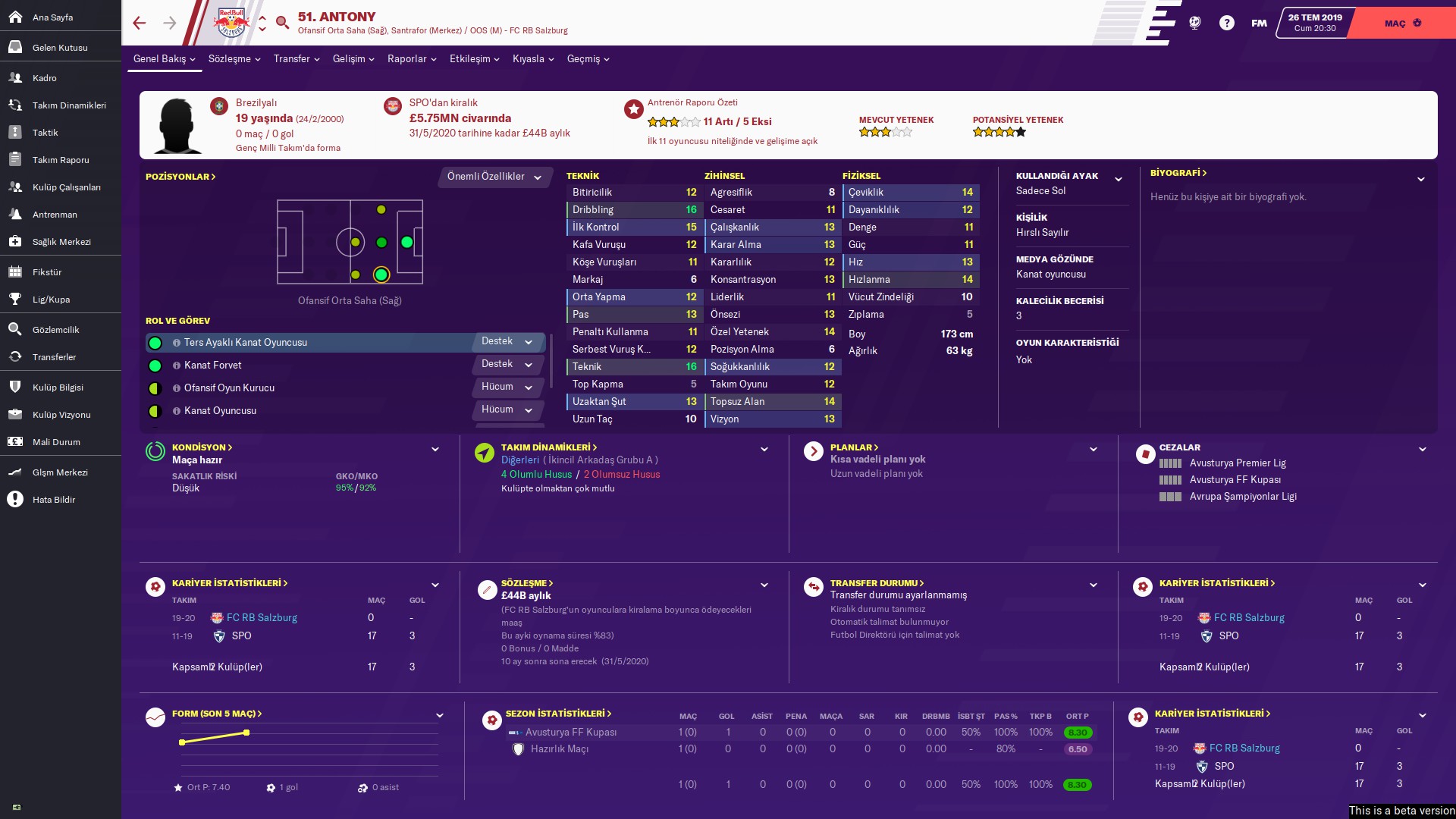Viewport: 1456px width, 819px height.
Task: Change duty of Ofansif Oyun Kurucu
Action: (507, 387)
